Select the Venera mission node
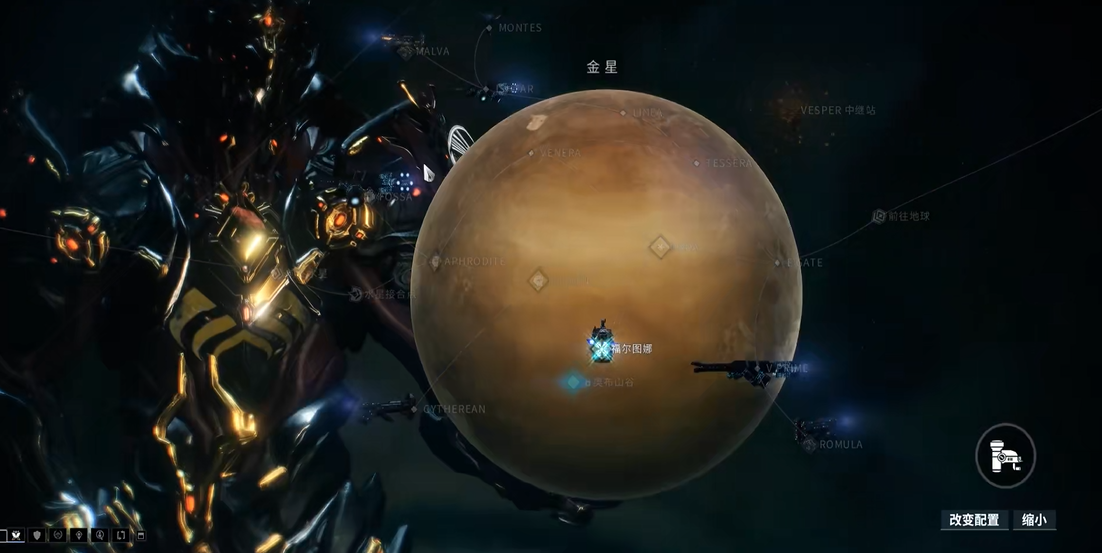The image size is (1102, 553). (532, 153)
